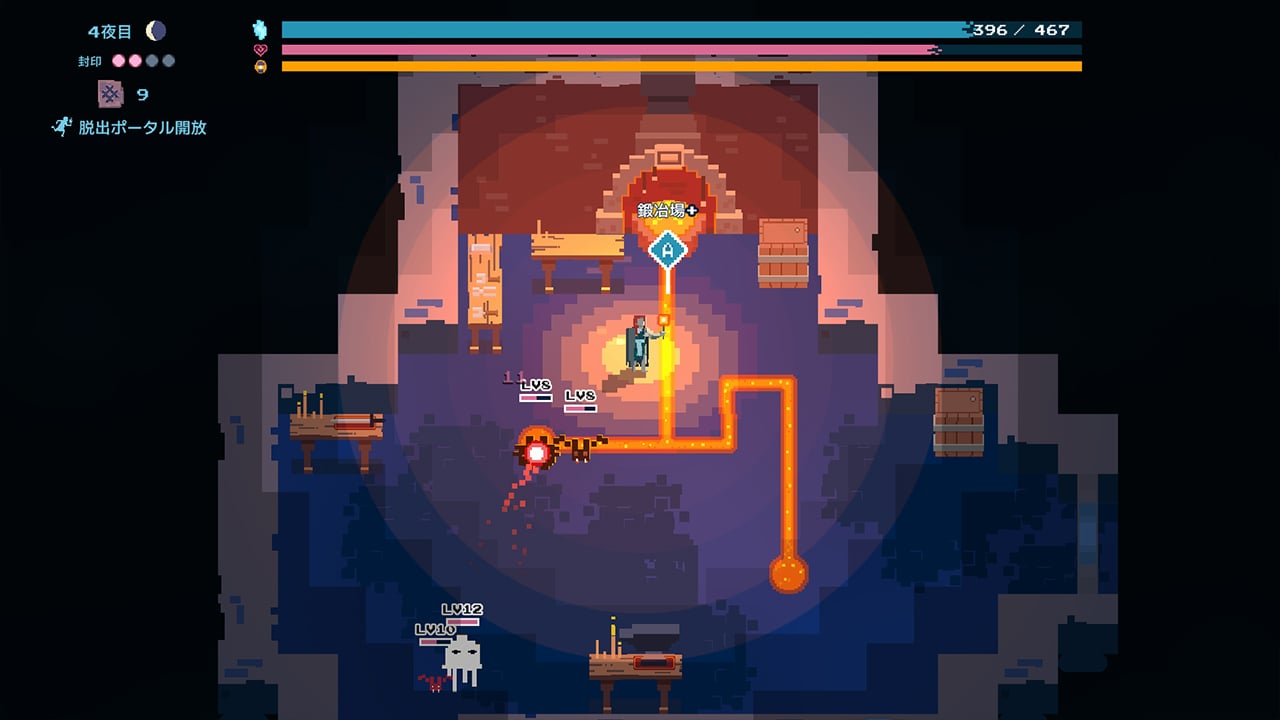Click the rune fragment currency icon
The image size is (1280, 720).
coord(110,94)
